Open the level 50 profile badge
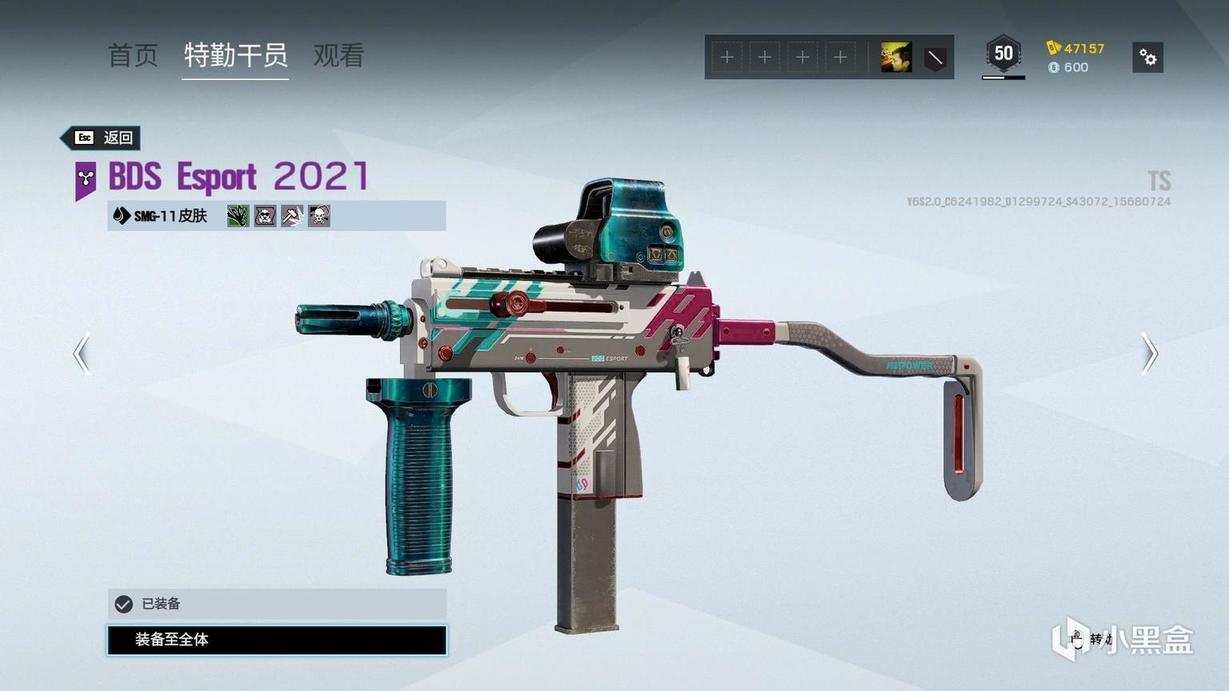 (1003, 54)
